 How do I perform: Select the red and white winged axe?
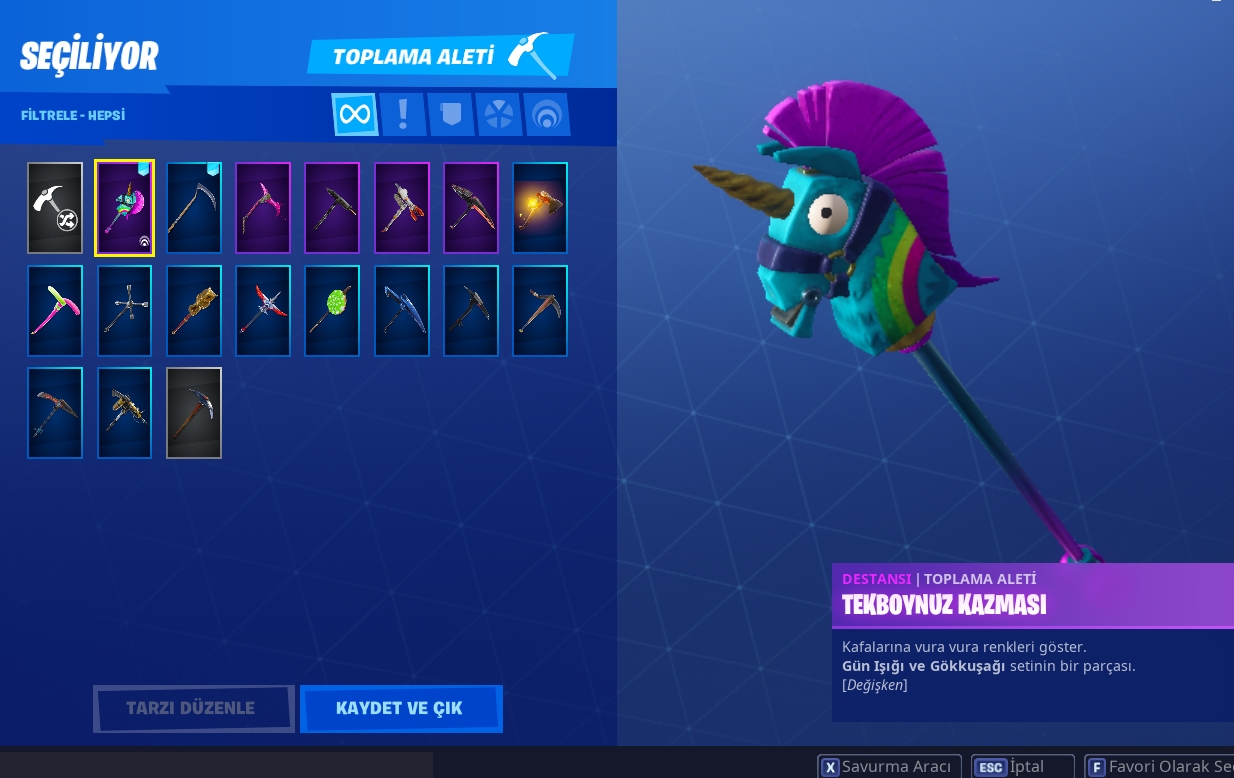(263, 311)
